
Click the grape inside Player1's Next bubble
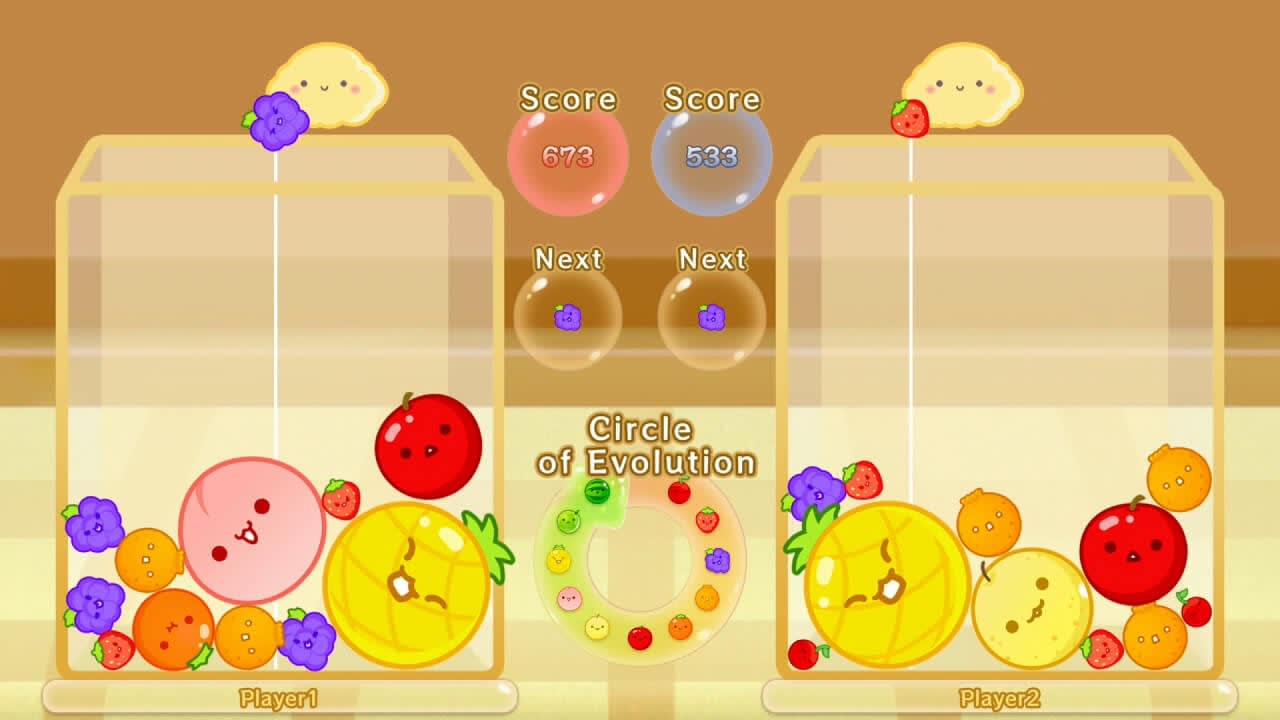point(567,316)
